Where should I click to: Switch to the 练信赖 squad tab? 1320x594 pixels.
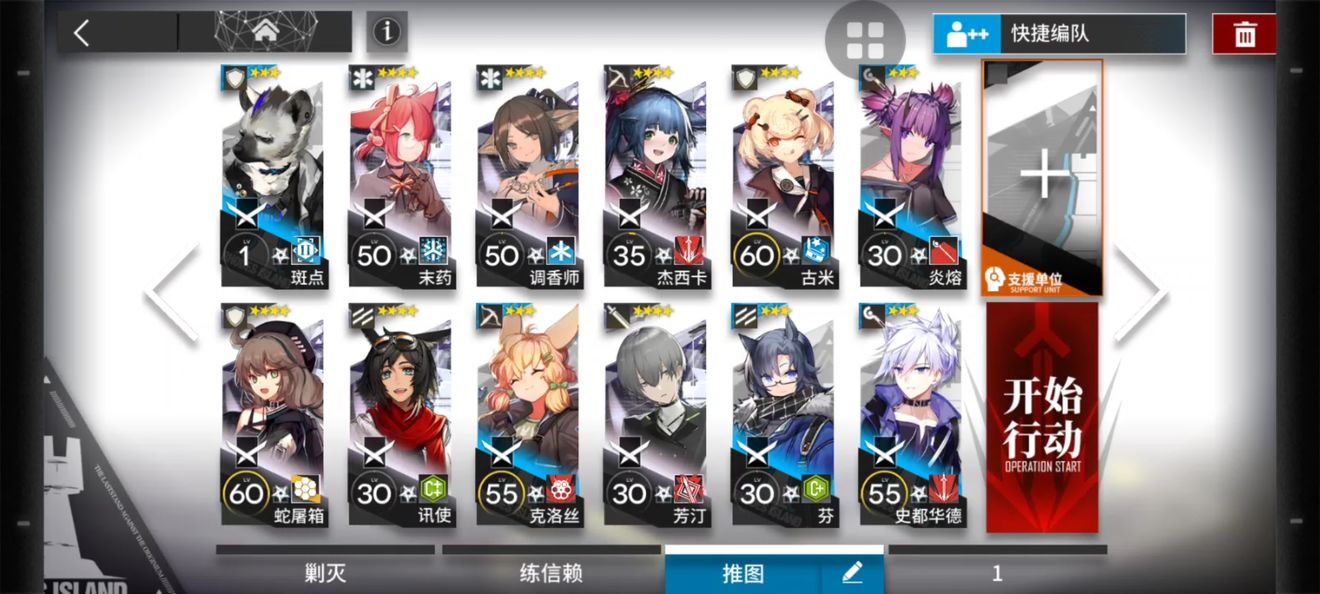[551, 573]
